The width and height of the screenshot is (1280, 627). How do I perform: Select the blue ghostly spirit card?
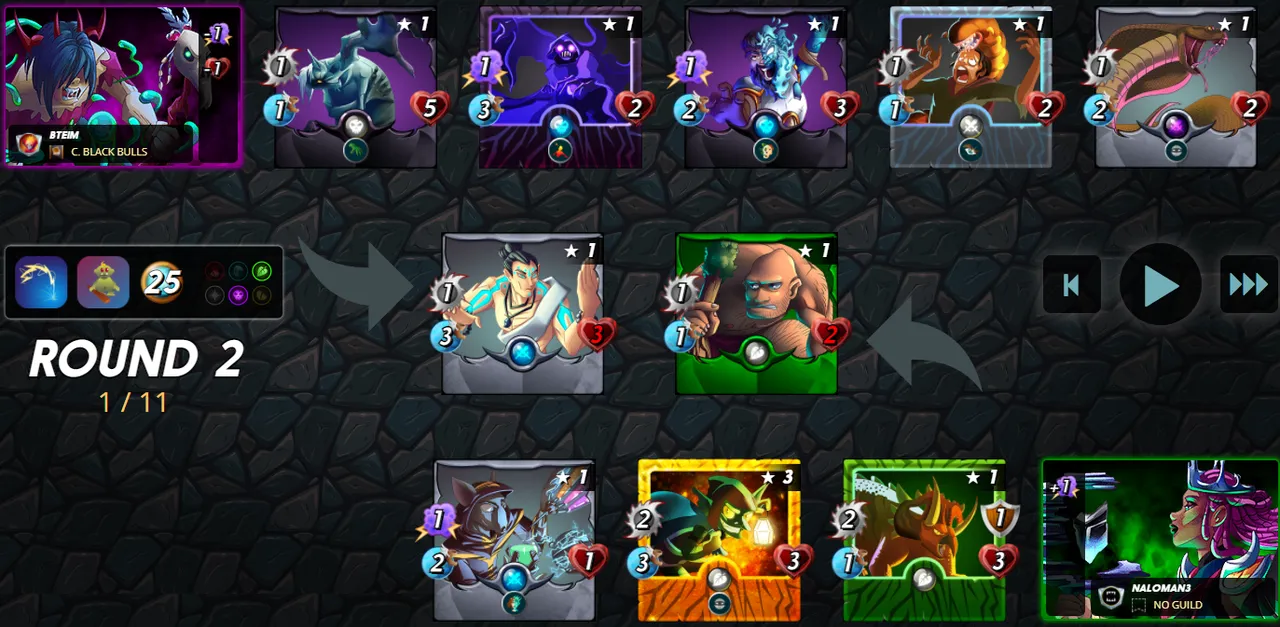(x=766, y=86)
